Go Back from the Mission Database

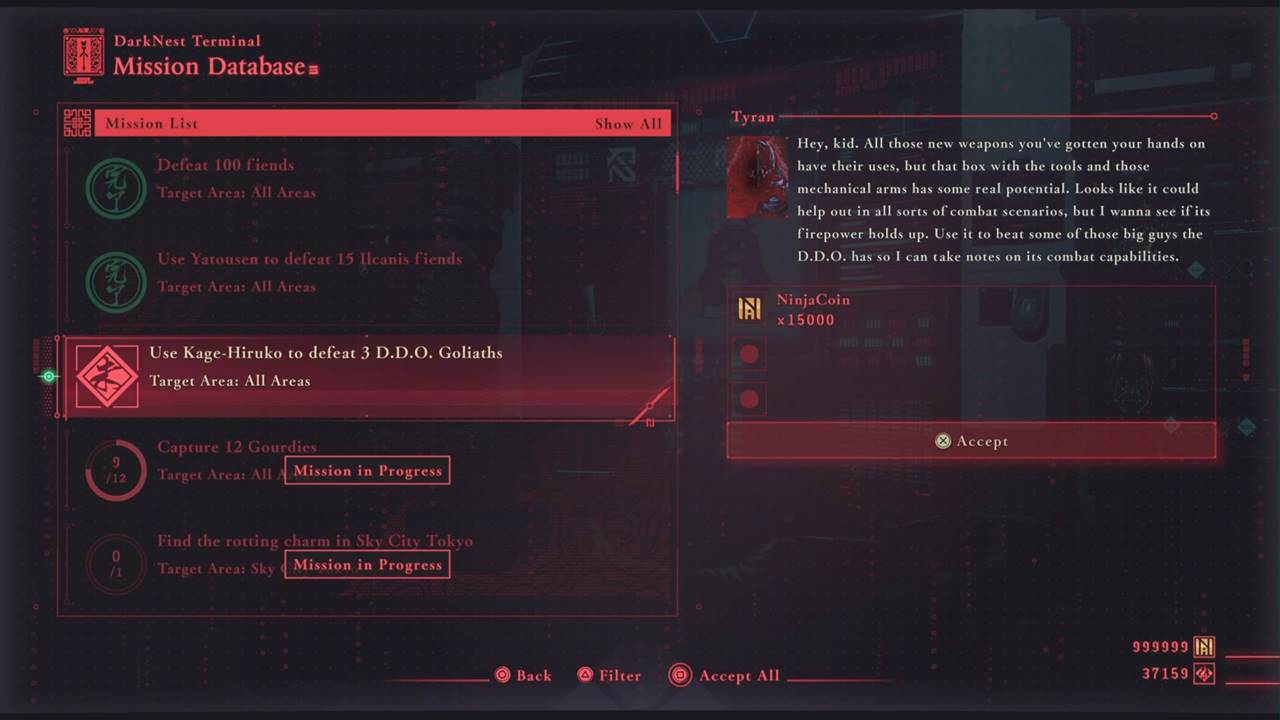tap(523, 676)
